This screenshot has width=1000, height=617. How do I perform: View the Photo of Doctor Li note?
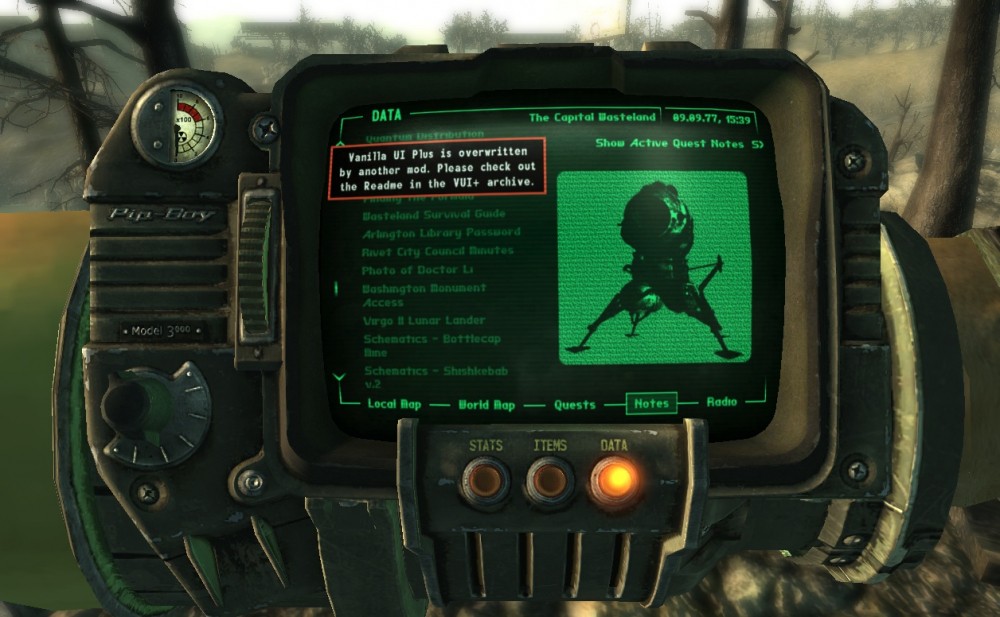(416, 270)
